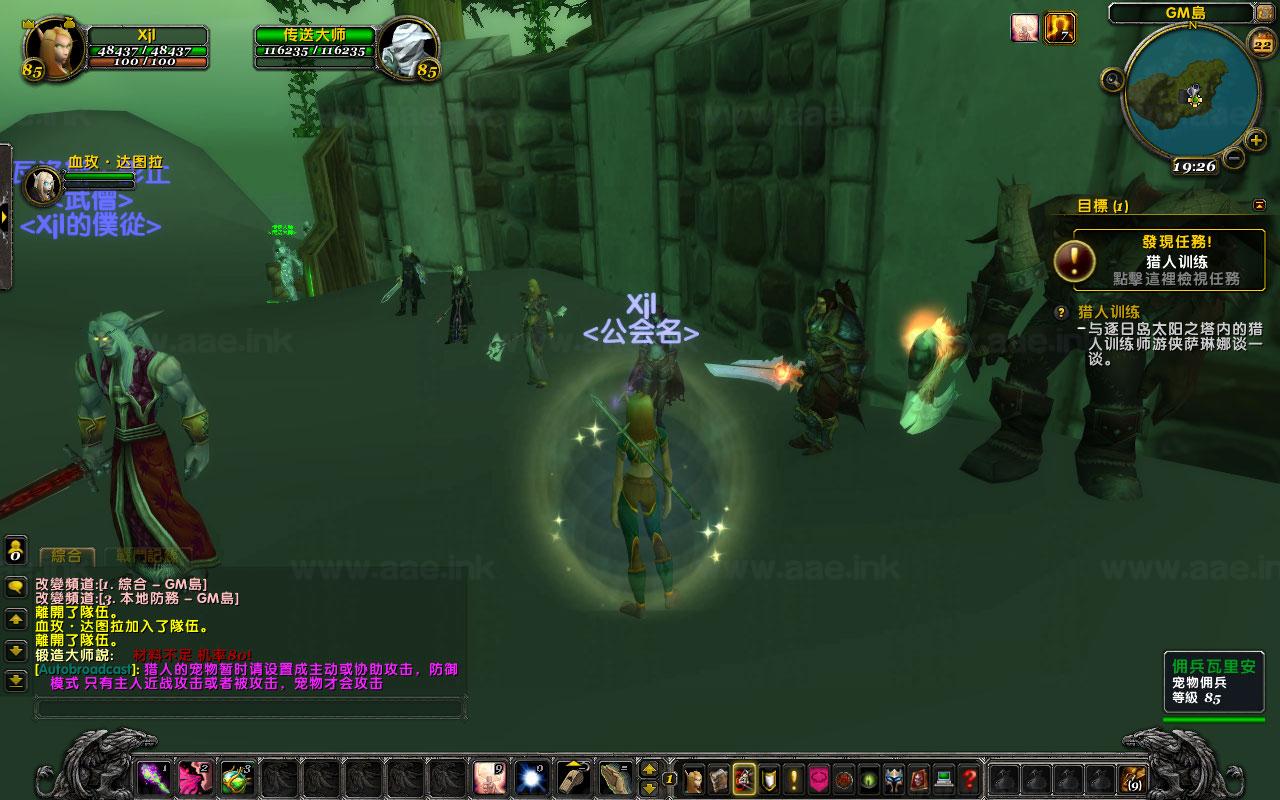The width and height of the screenshot is (1280, 800).
Task: Open the calendar showing day 22
Action: tap(1260, 42)
